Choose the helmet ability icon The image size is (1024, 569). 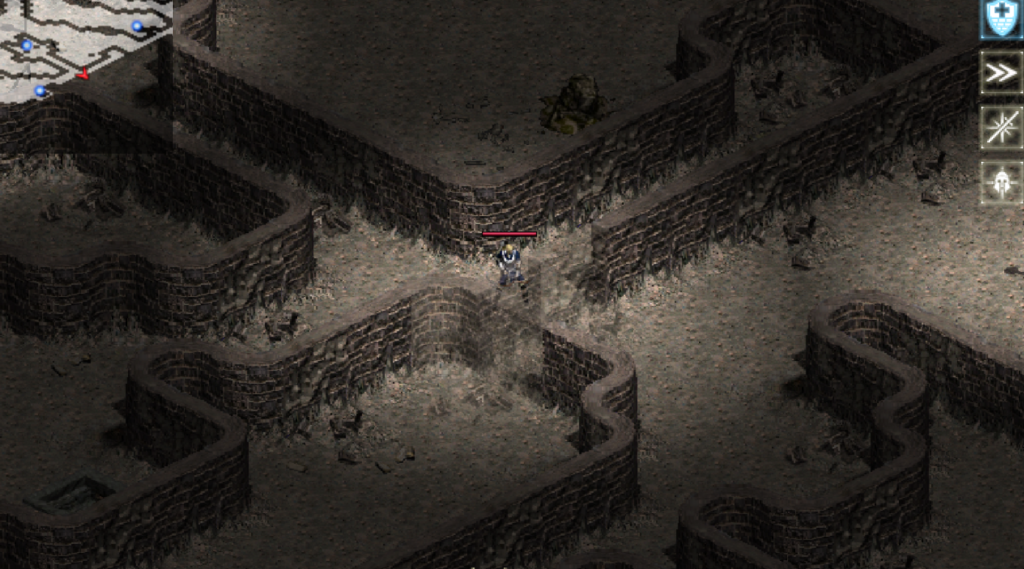(1000, 183)
